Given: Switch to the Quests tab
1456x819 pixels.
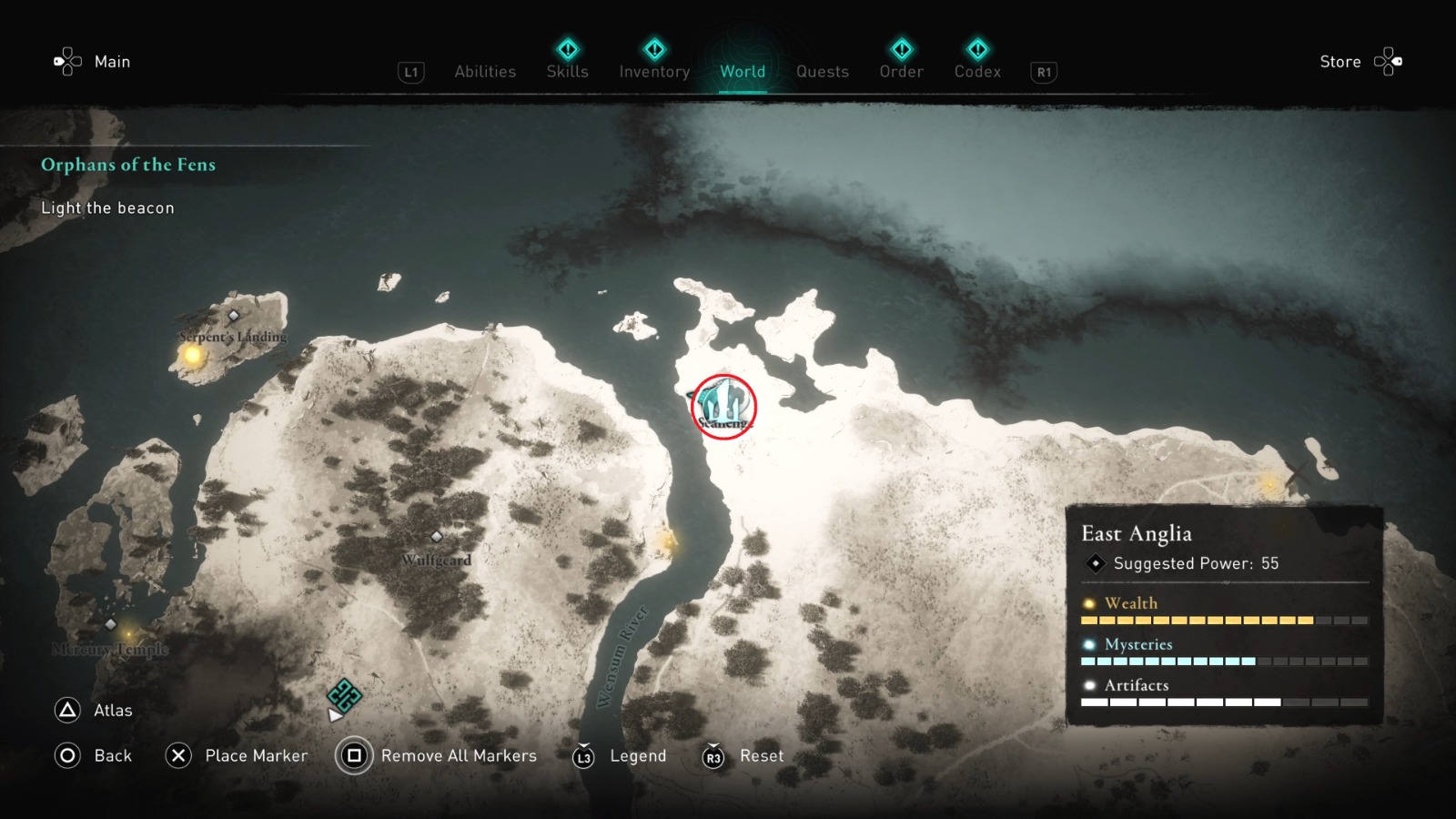Looking at the screenshot, I should click(822, 71).
